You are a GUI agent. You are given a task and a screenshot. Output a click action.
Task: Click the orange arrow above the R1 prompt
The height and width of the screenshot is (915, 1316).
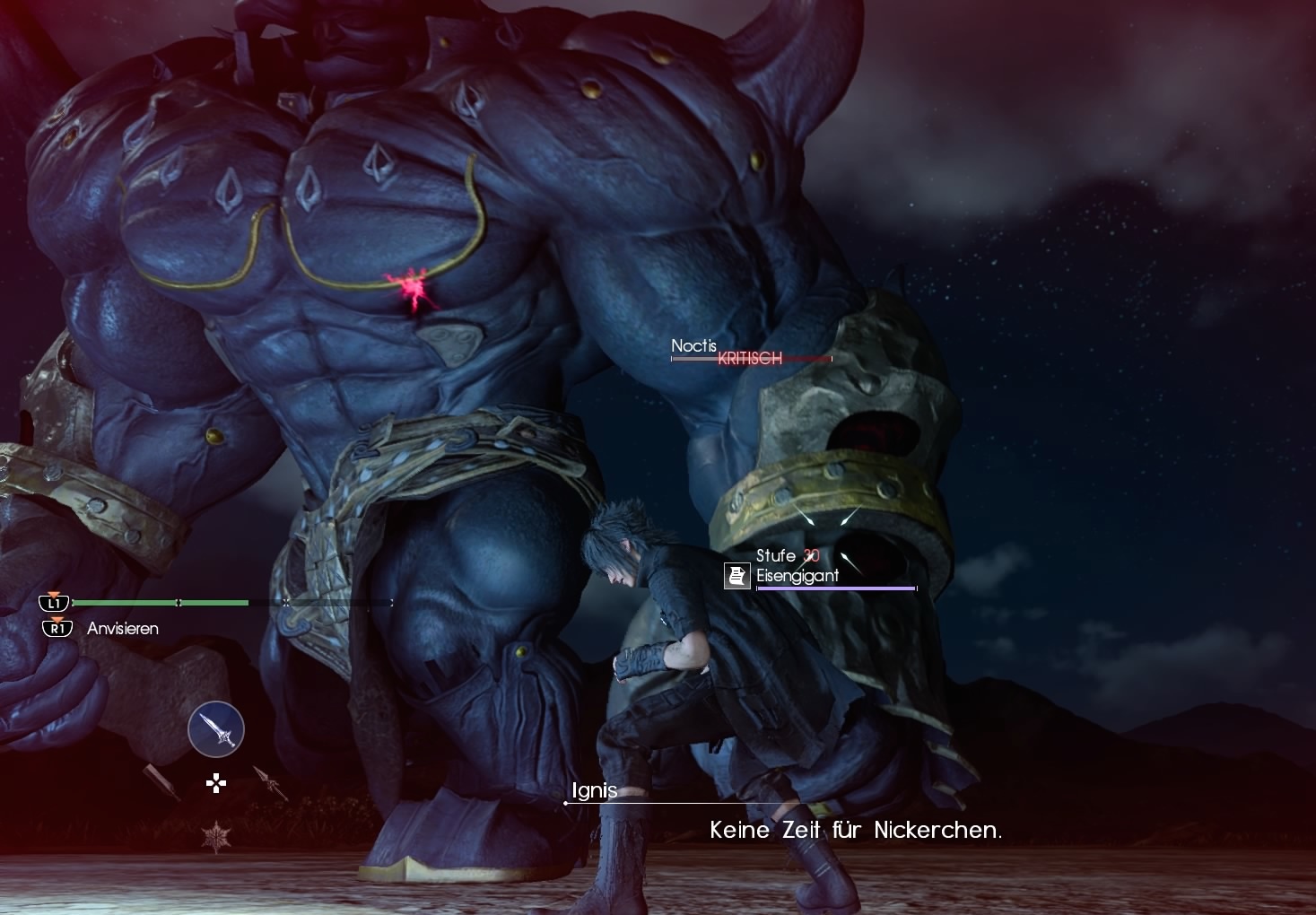click(57, 617)
